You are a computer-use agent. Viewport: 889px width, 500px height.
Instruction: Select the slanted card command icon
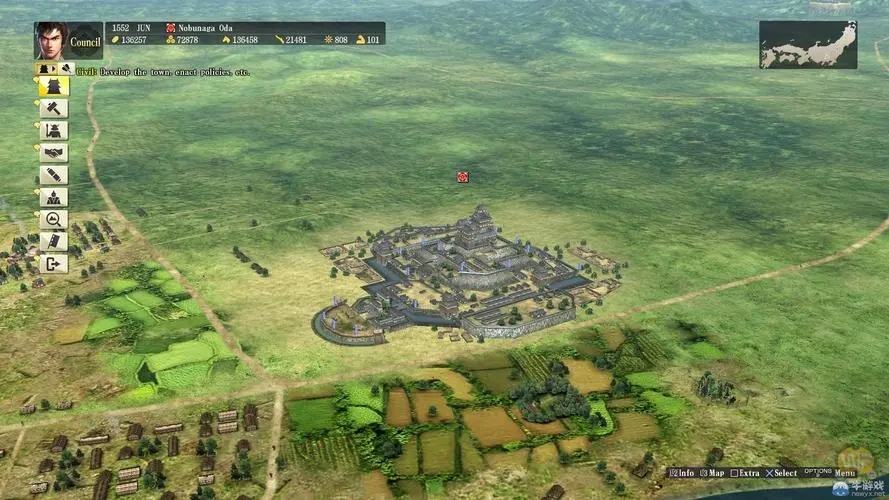click(x=53, y=241)
